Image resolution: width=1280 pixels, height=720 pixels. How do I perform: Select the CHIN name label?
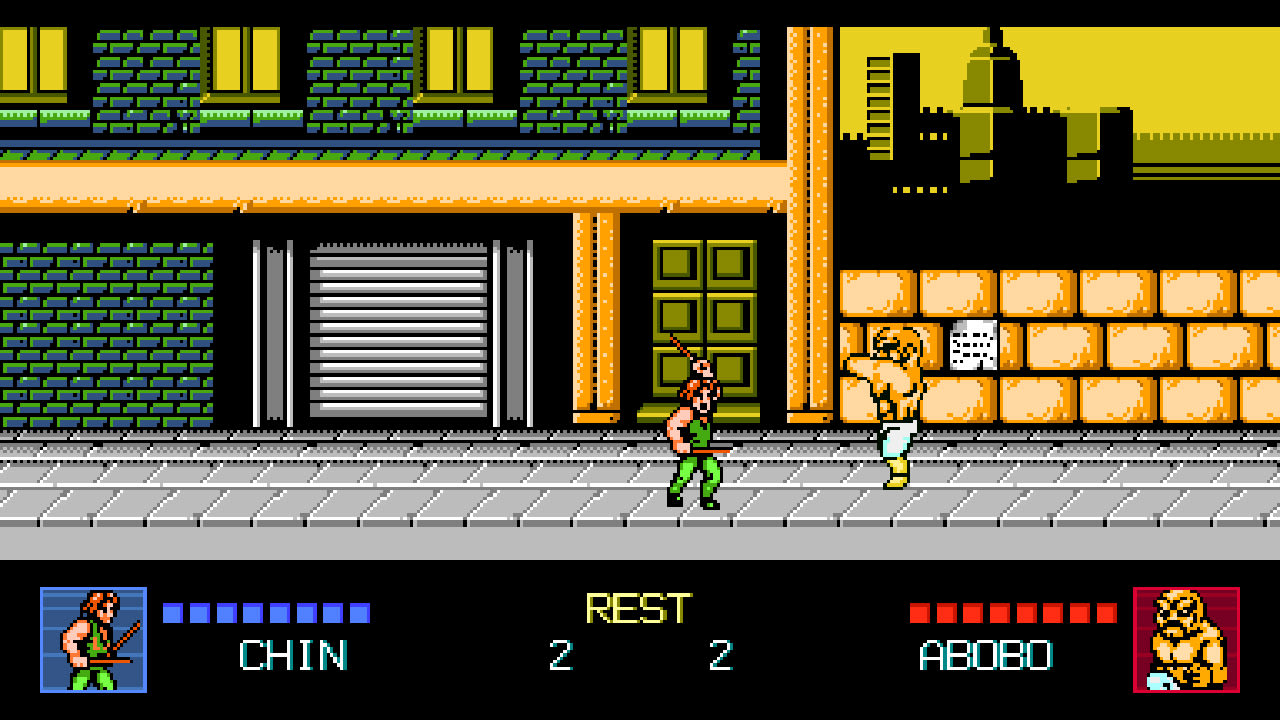click(293, 655)
